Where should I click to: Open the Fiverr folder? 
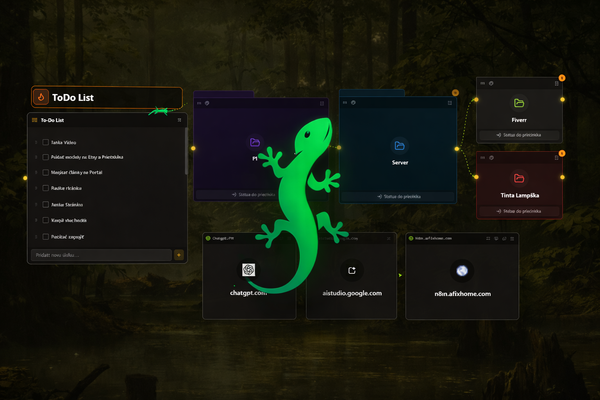click(x=519, y=103)
